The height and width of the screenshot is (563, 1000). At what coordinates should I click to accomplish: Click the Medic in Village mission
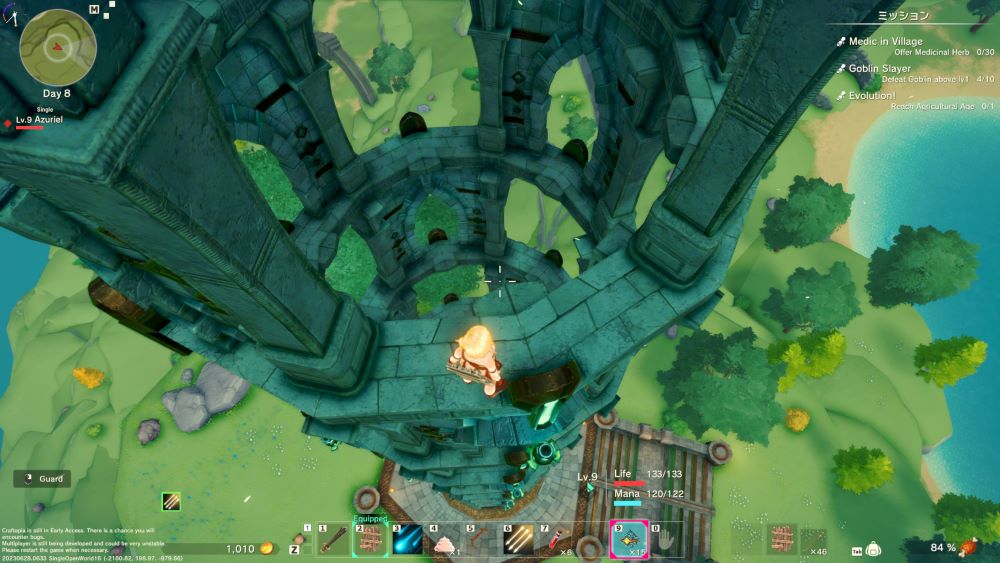click(885, 42)
